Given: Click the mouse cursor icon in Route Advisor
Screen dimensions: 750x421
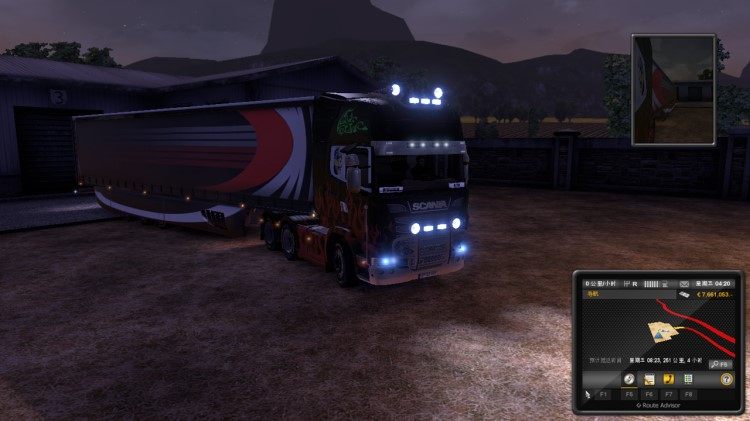Looking at the screenshot, I should (588, 395).
